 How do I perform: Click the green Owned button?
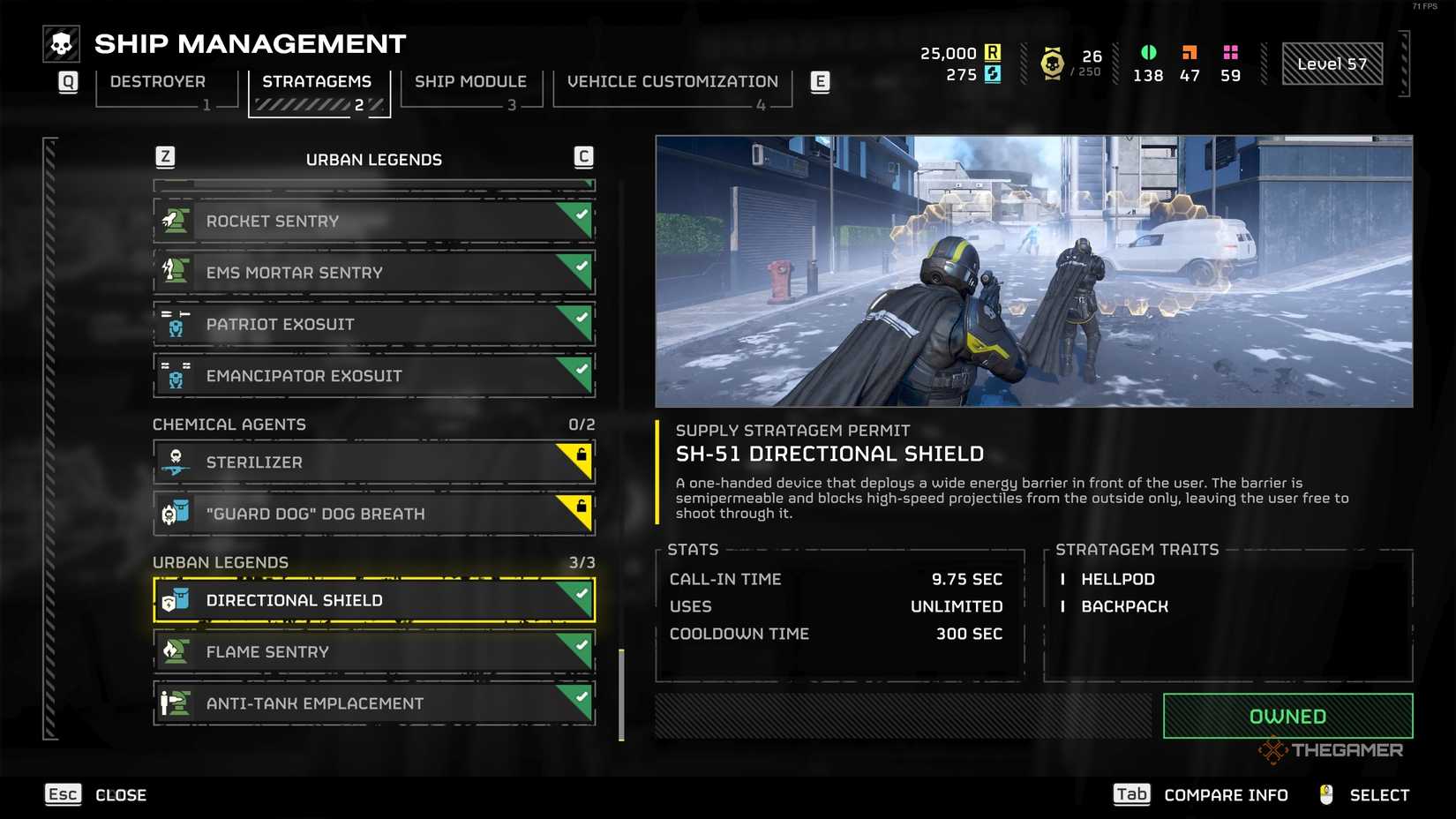1287,716
